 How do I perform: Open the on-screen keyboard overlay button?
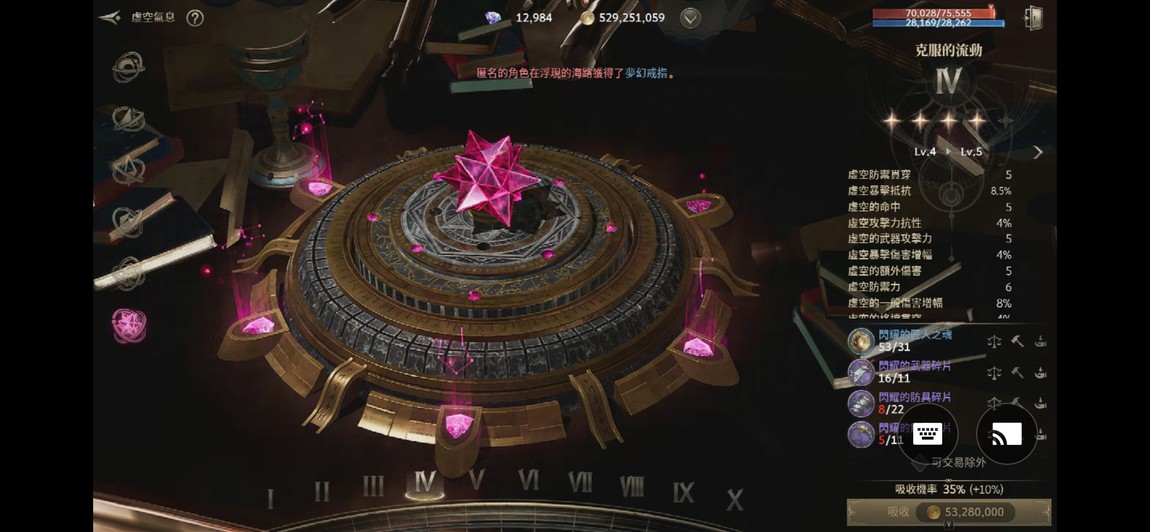pos(927,433)
